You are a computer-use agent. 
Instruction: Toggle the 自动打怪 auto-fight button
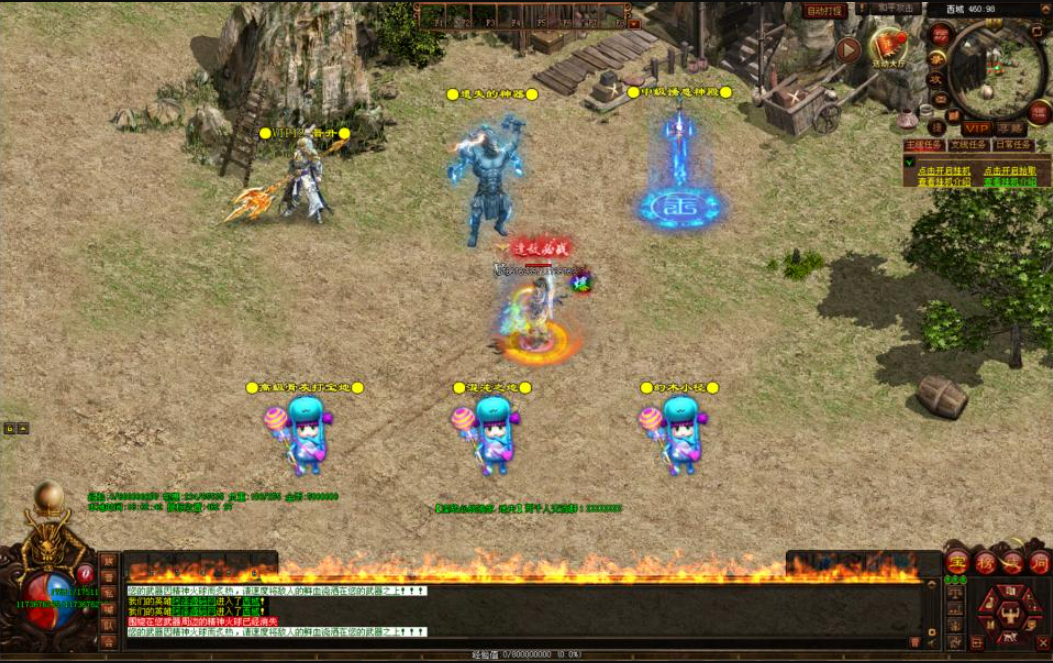(825, 10)
